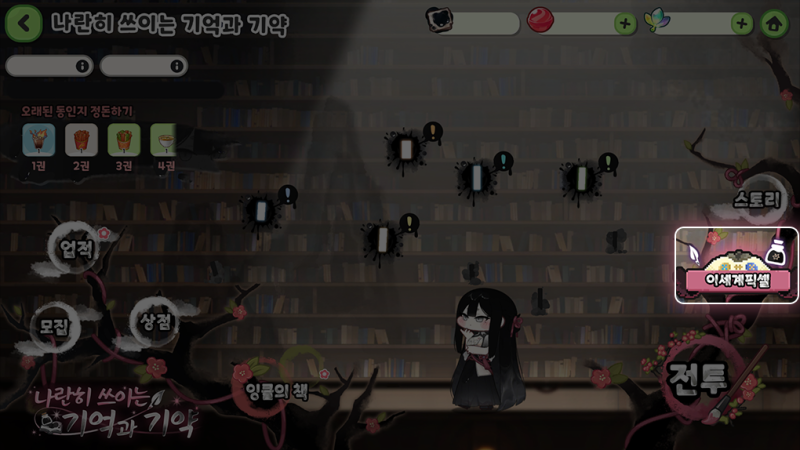This screenshot has width=800, height=450.
Task: Return to the home screen
Action: click(772, 24)
